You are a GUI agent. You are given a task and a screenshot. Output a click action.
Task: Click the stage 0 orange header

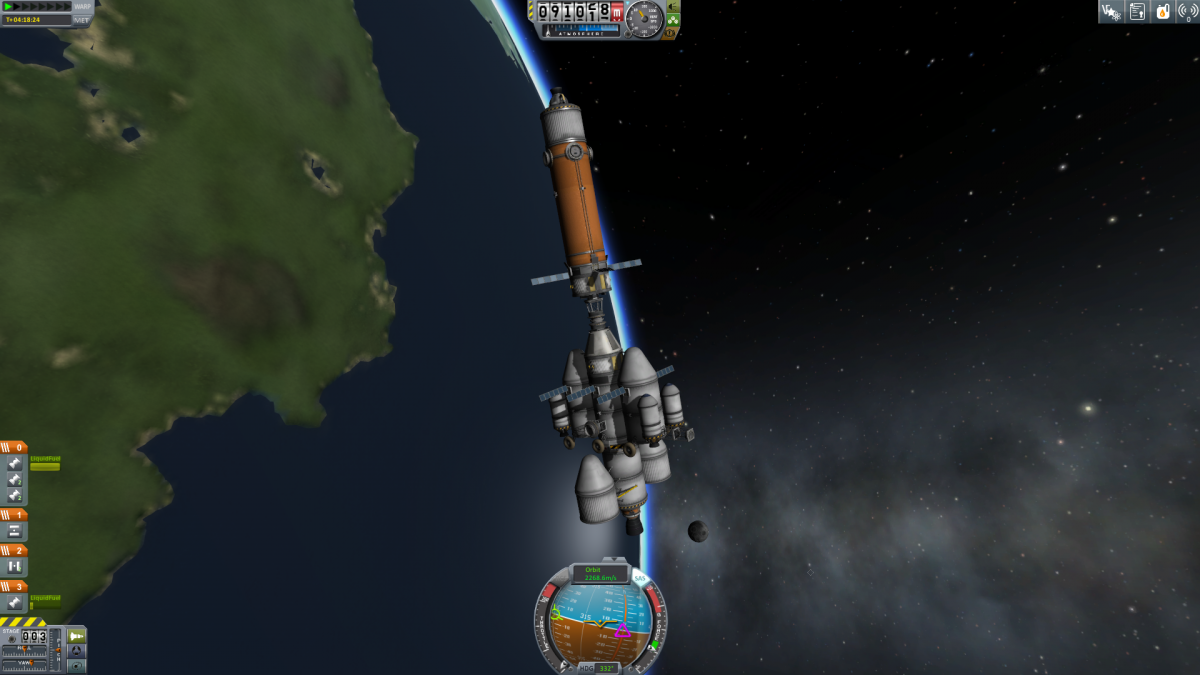(14, 447)
